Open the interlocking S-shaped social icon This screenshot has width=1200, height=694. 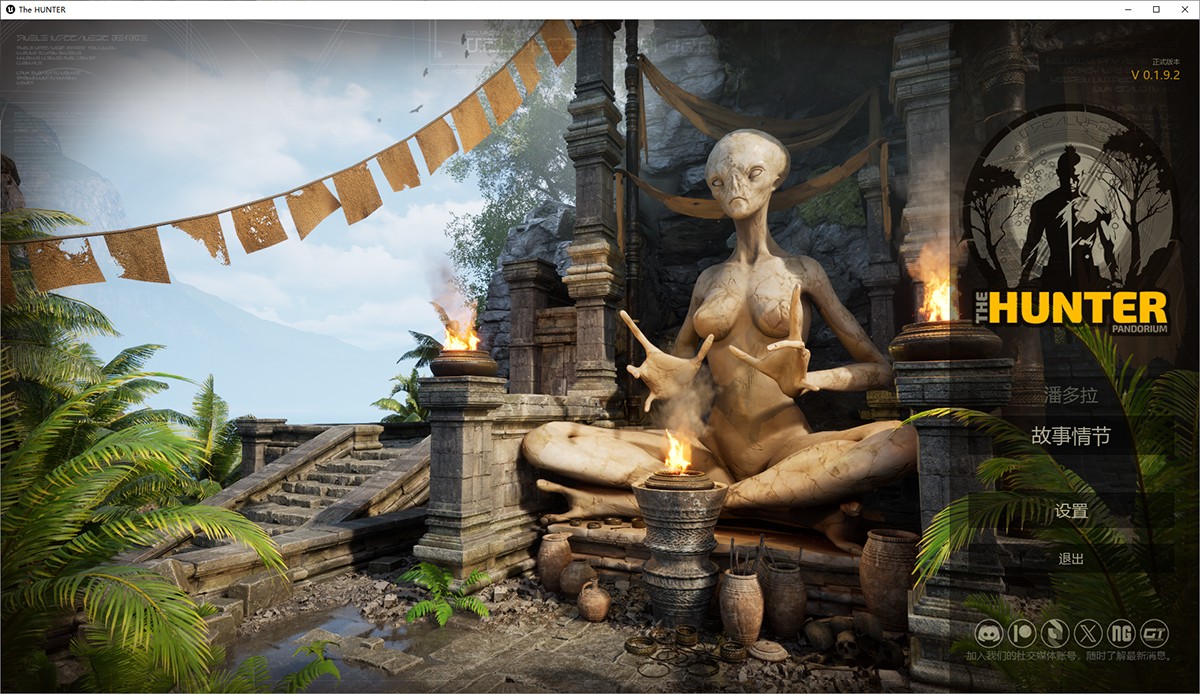(1055, 634)
